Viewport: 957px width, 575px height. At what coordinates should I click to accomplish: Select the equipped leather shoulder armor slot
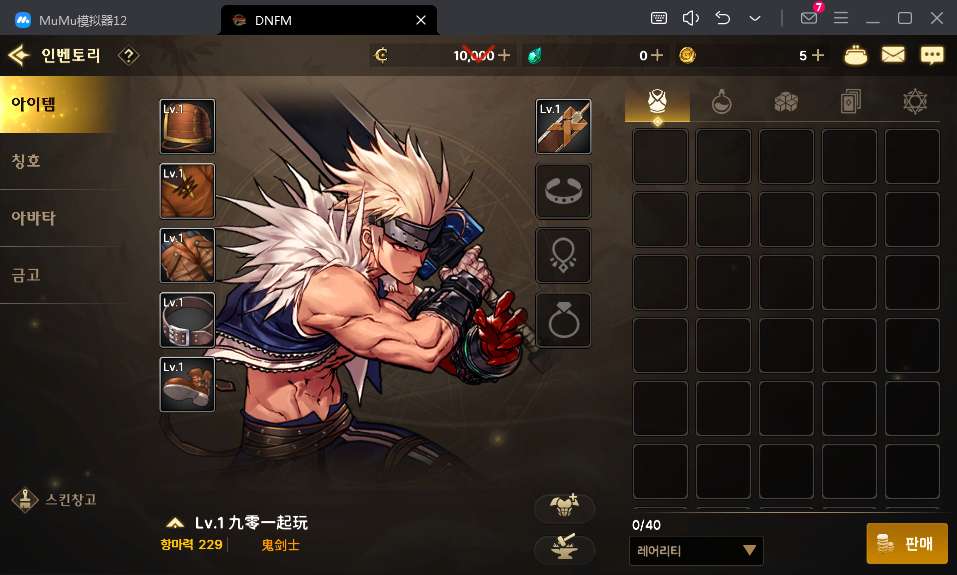[x=187, y=126]
